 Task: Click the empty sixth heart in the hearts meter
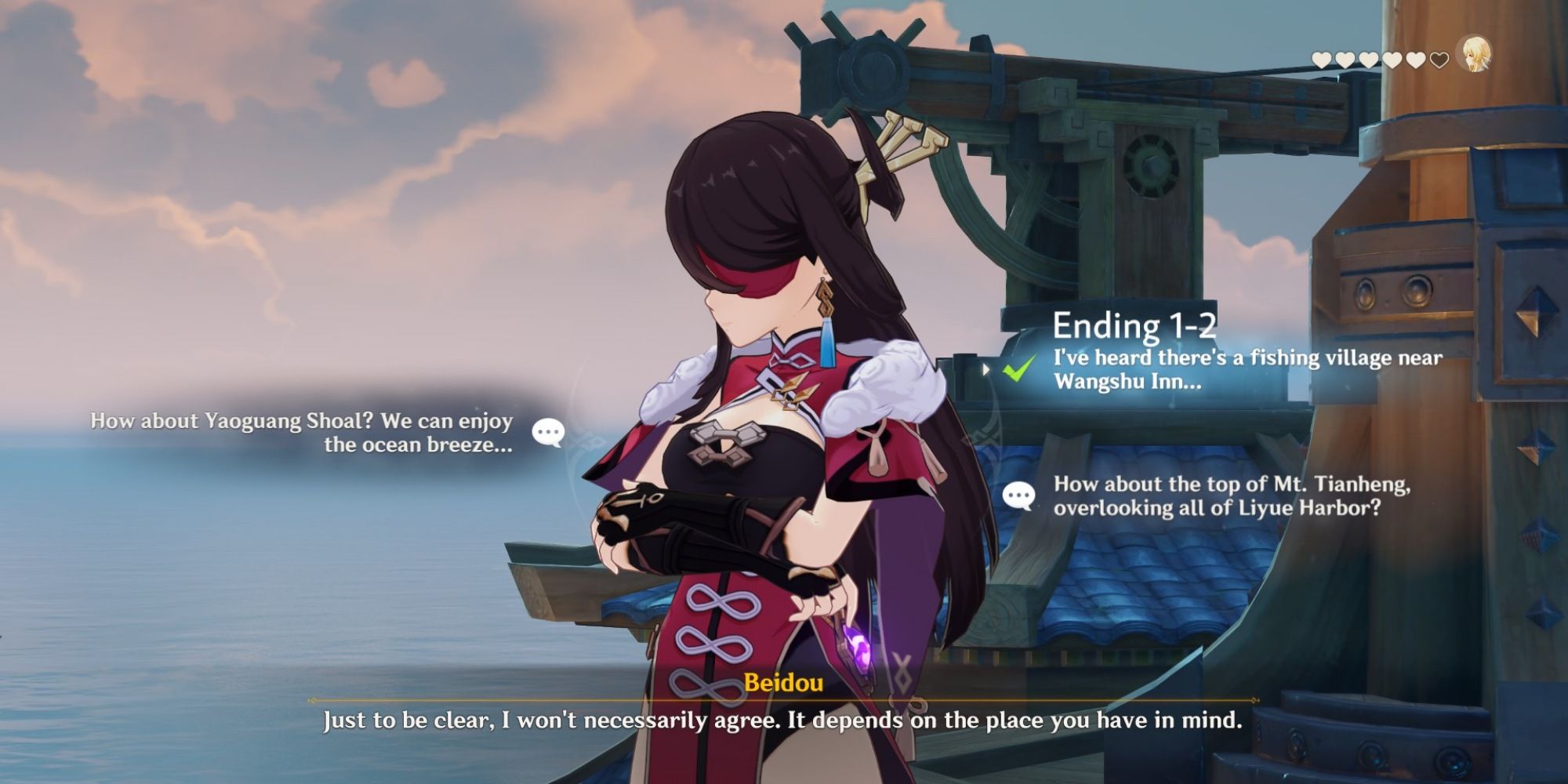(1439, 60)
